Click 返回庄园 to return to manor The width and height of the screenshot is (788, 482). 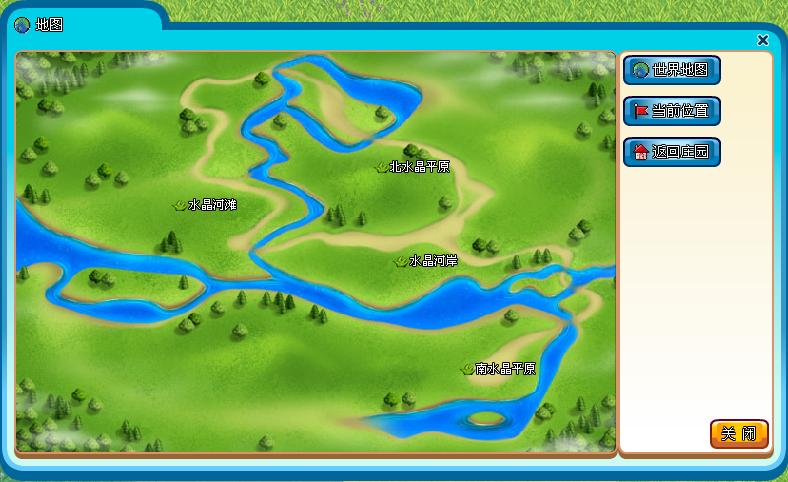point(671,152)
